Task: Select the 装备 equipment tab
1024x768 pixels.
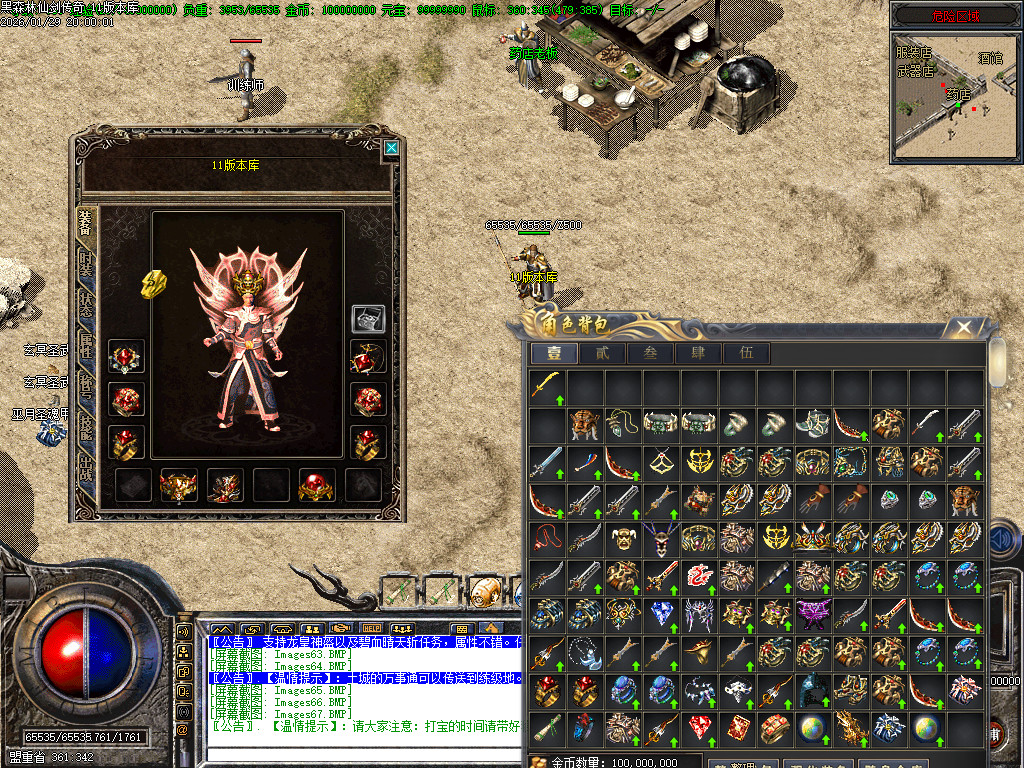Action: 86,224
